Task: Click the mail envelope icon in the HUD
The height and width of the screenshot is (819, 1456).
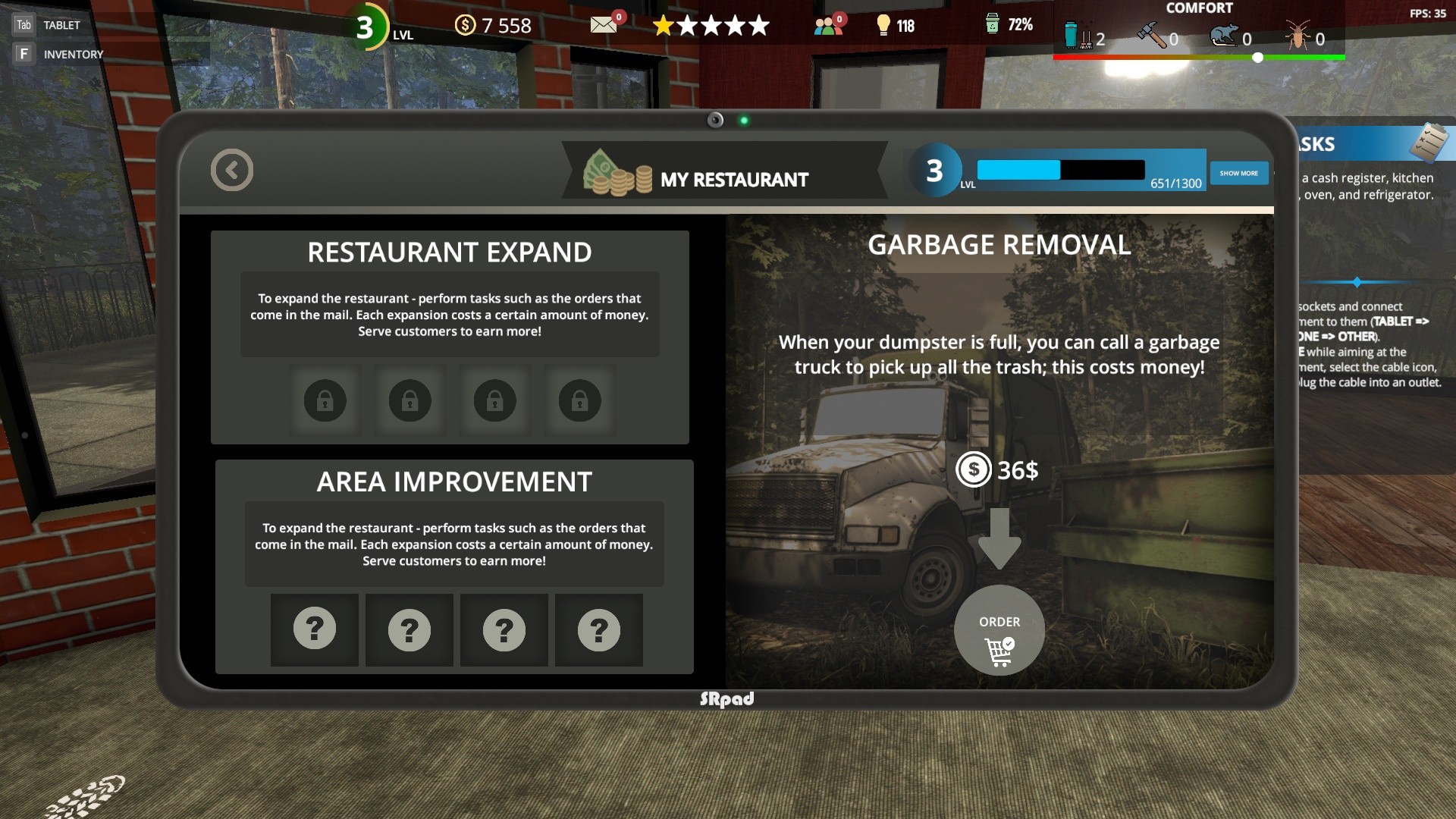Action: point(603,24)
